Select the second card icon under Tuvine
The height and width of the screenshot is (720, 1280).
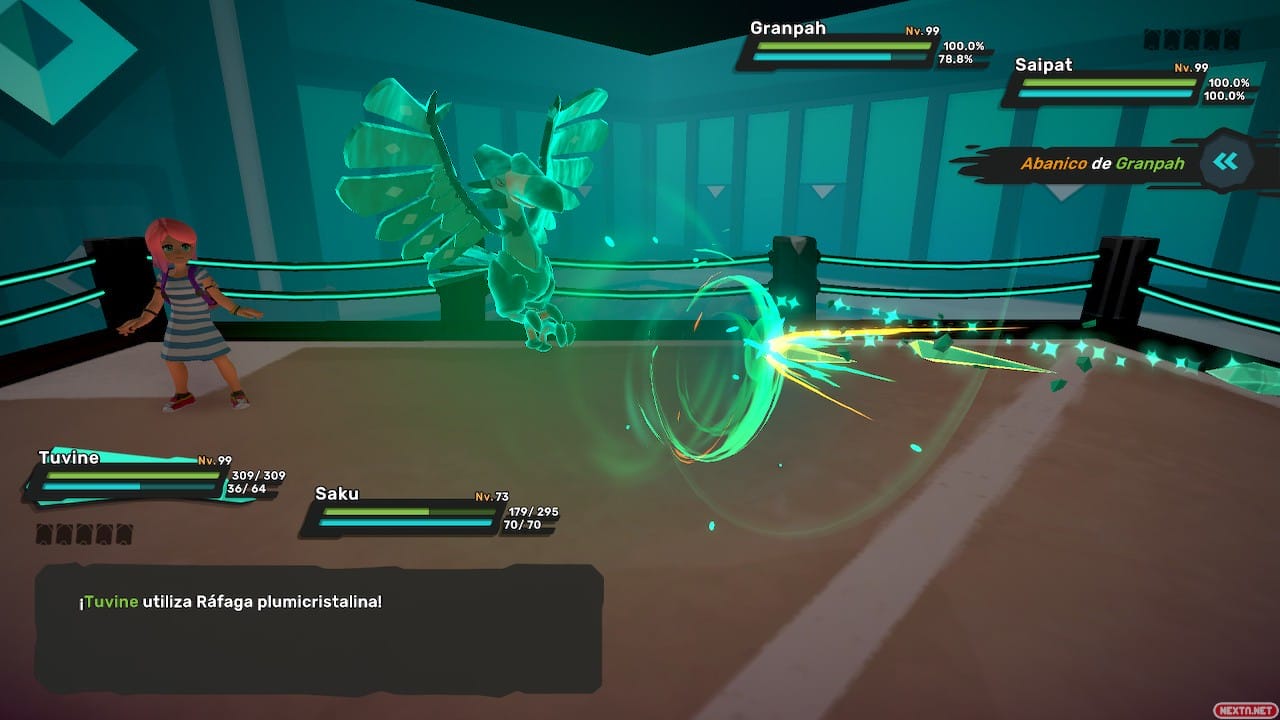(x=65, y=534)
